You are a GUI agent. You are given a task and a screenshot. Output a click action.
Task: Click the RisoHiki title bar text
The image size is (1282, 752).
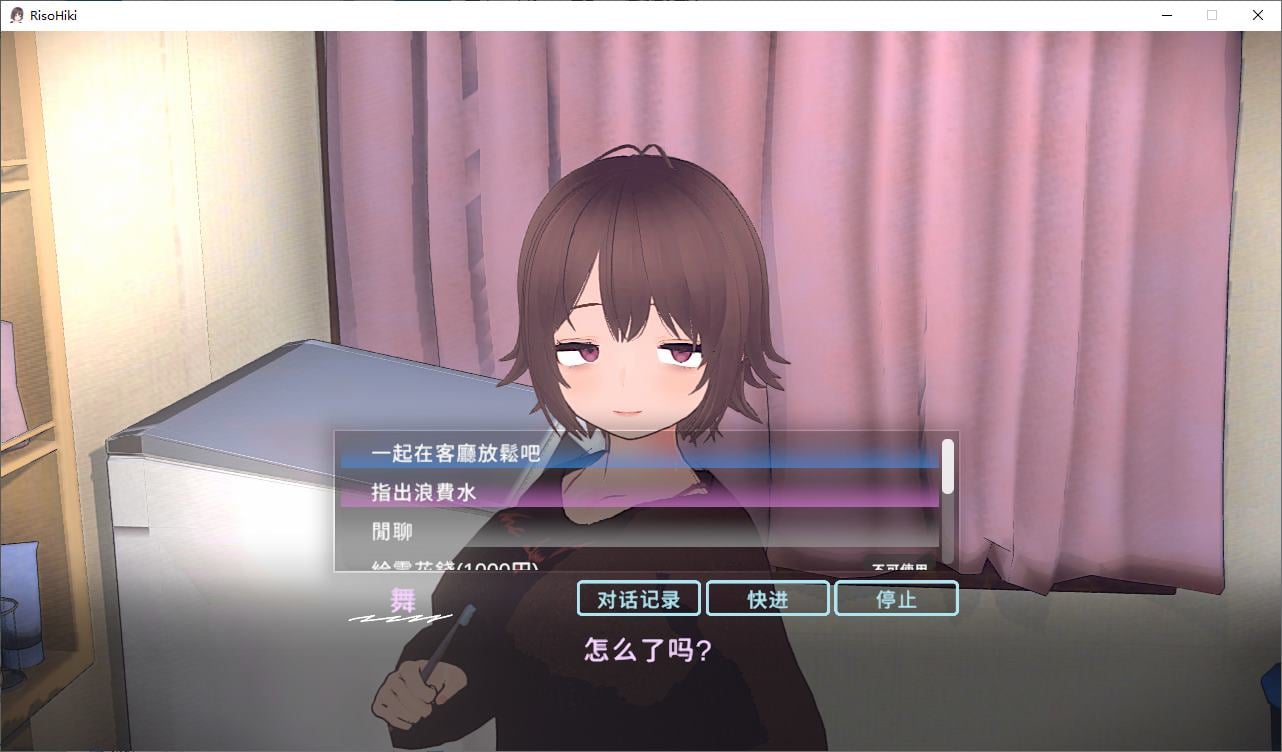(55, 15)
